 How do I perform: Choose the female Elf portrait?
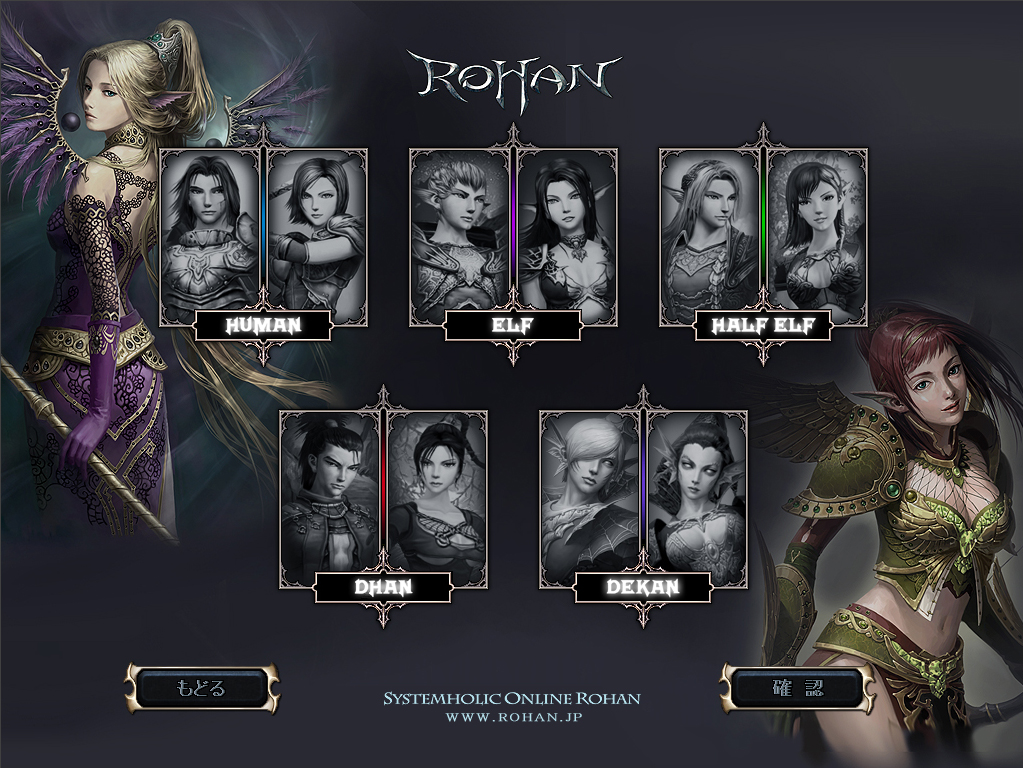566,230
